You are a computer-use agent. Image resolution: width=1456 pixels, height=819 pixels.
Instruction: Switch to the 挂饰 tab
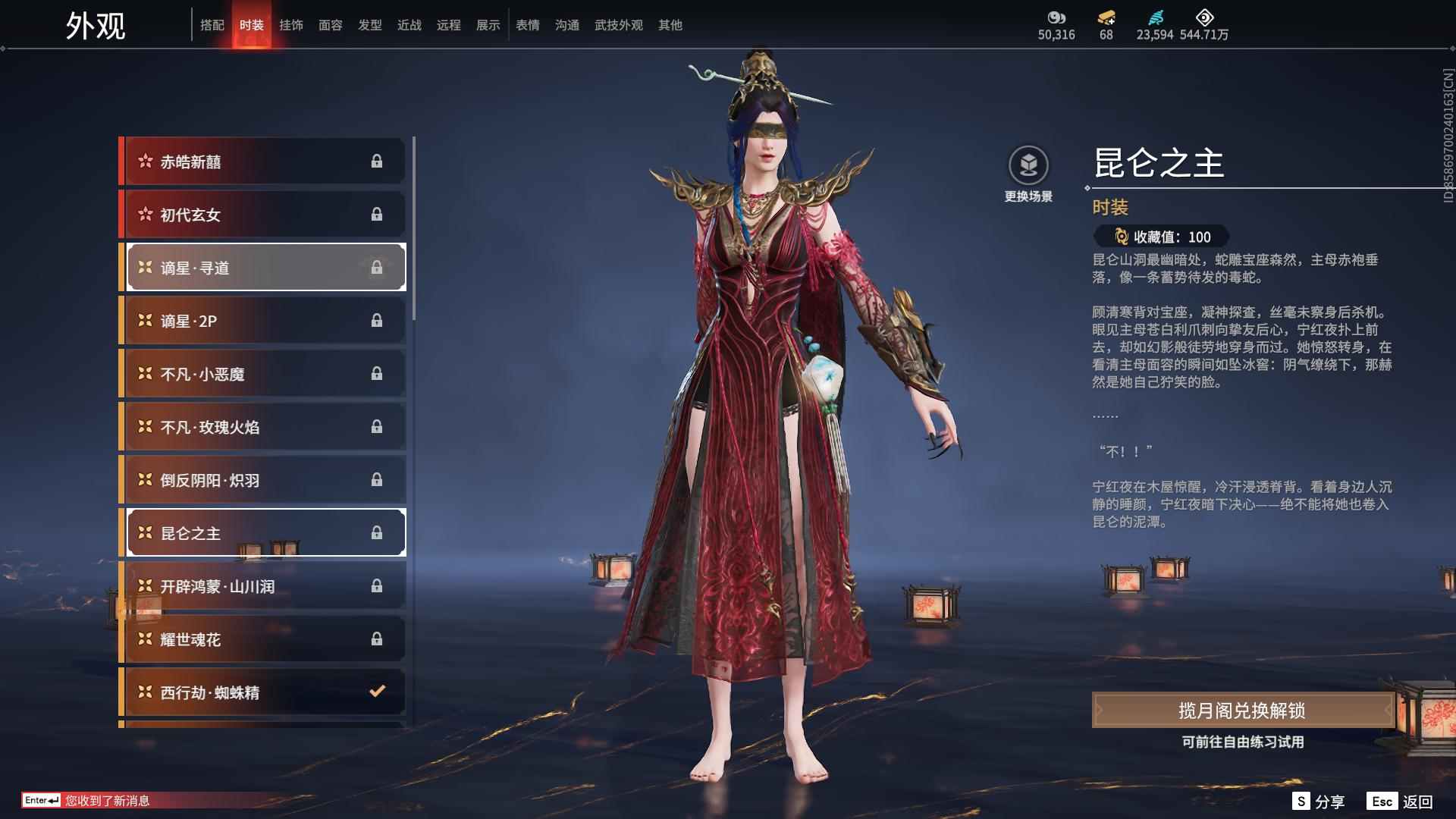tap(291, 25)
